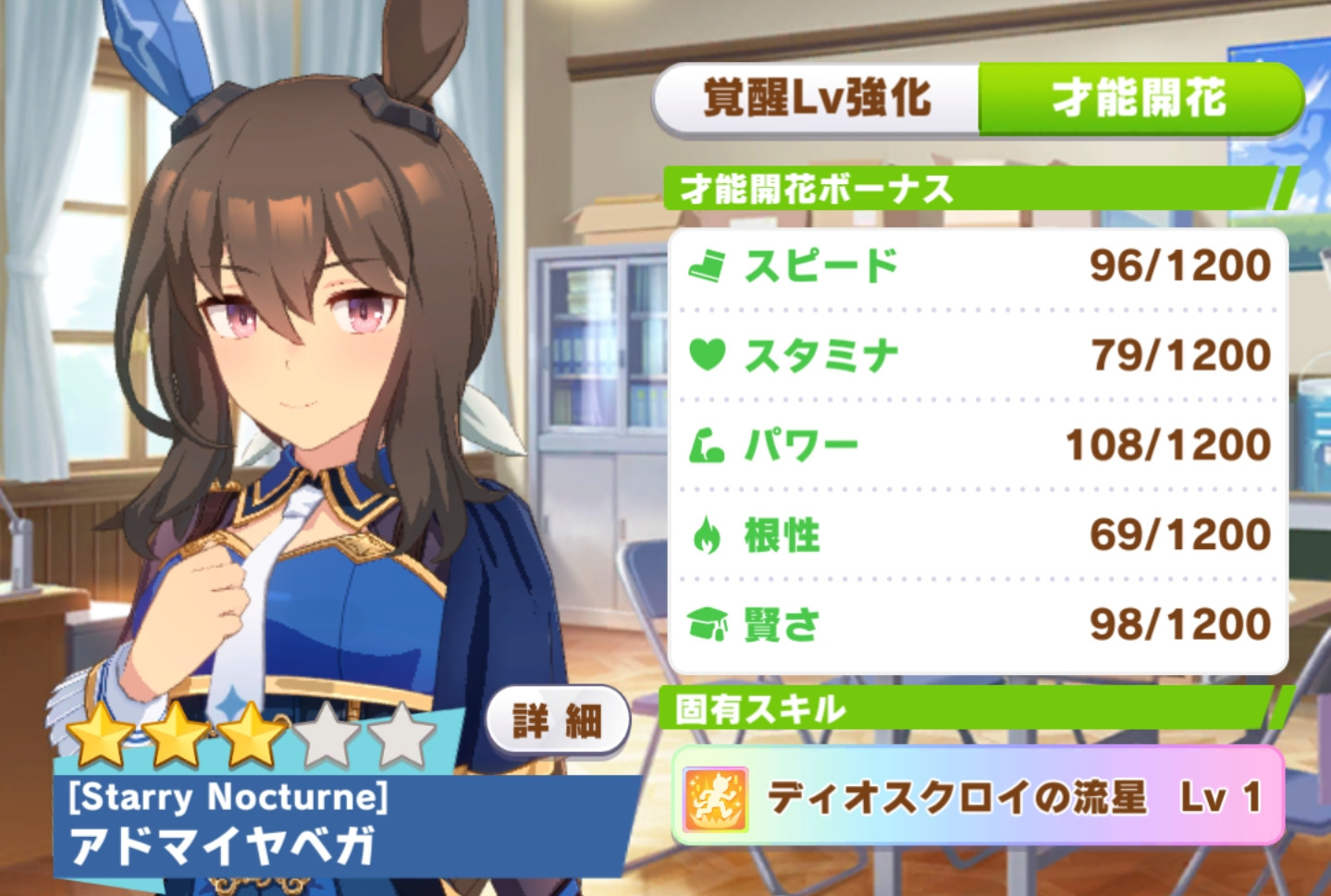Select the スピード shoe stat icon

[708, 265]
